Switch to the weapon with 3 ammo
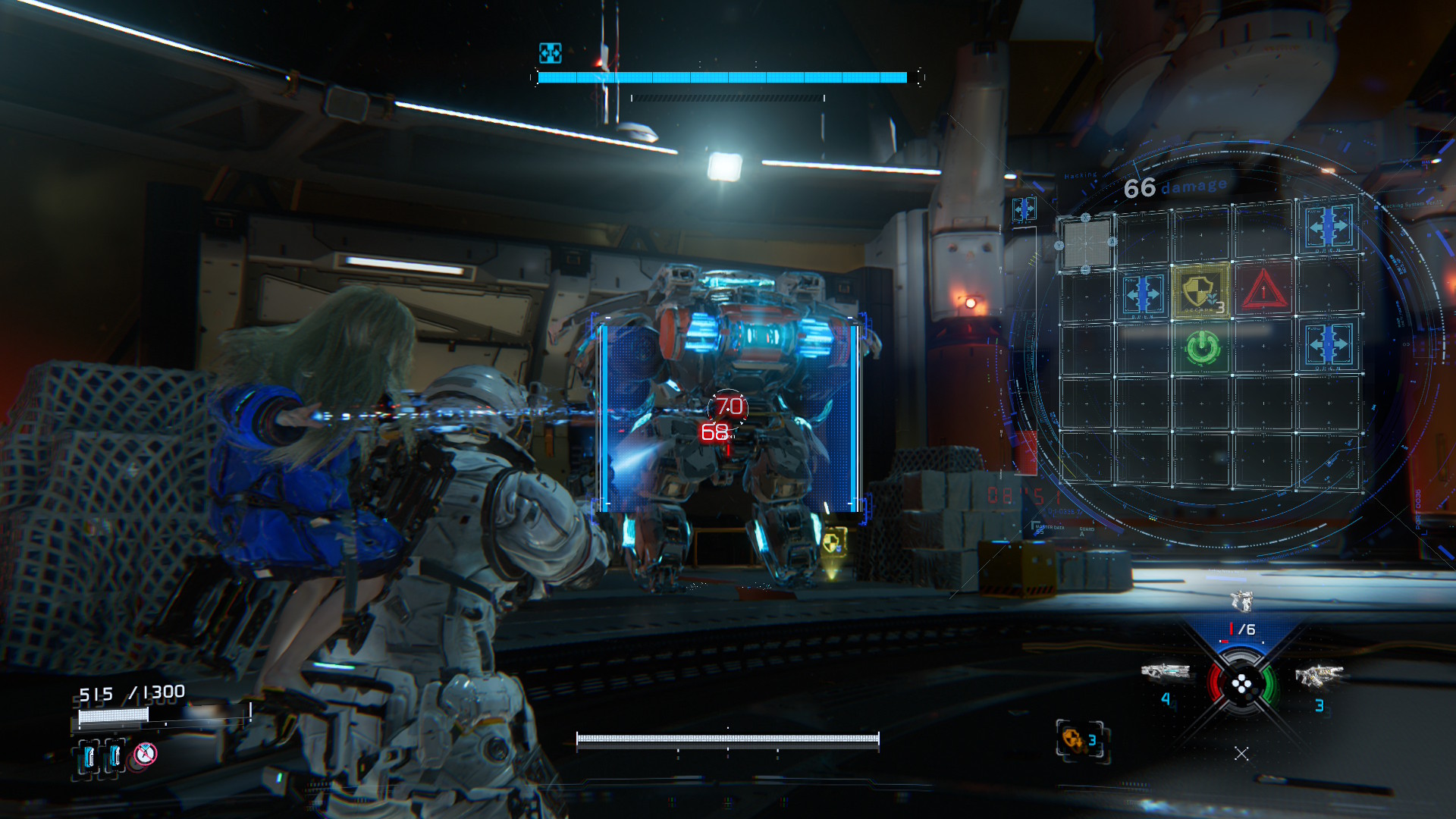Viewport: 1456px width, 819px height. (x=1319, y=675)
